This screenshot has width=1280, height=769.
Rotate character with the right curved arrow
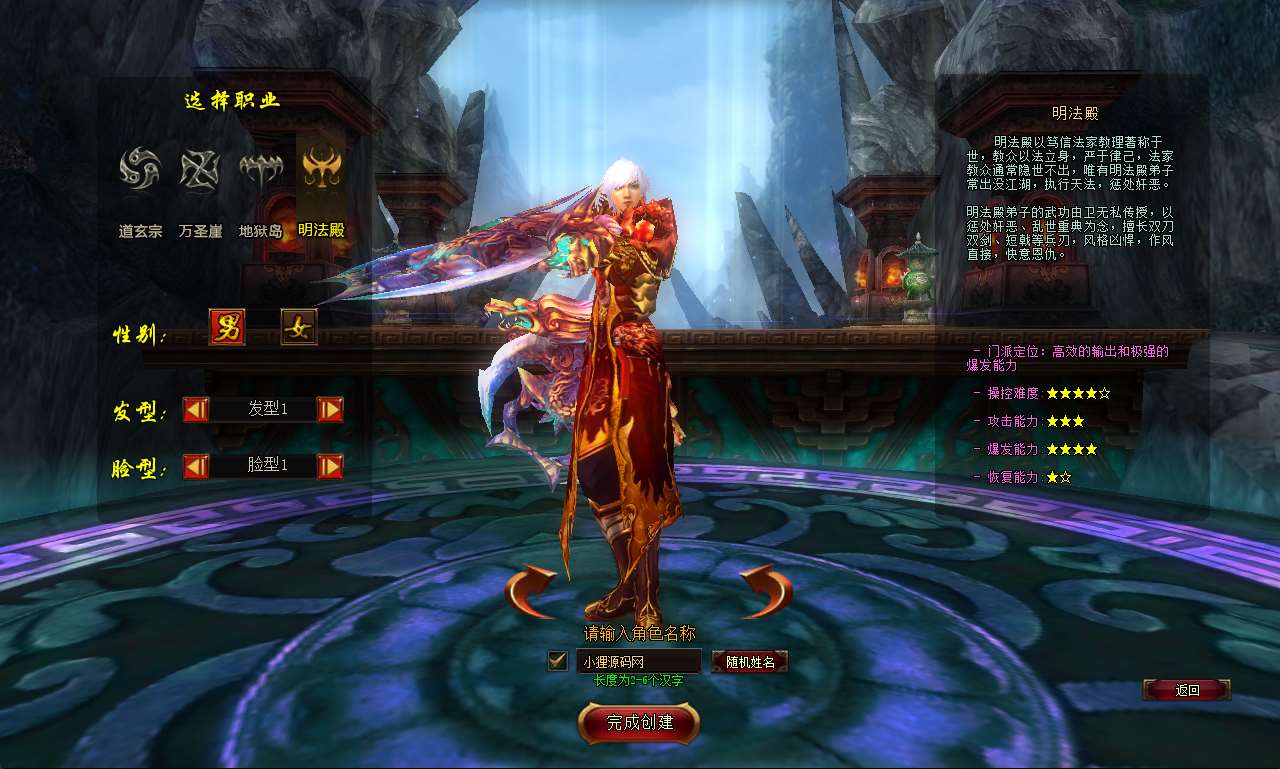(765, 591)
